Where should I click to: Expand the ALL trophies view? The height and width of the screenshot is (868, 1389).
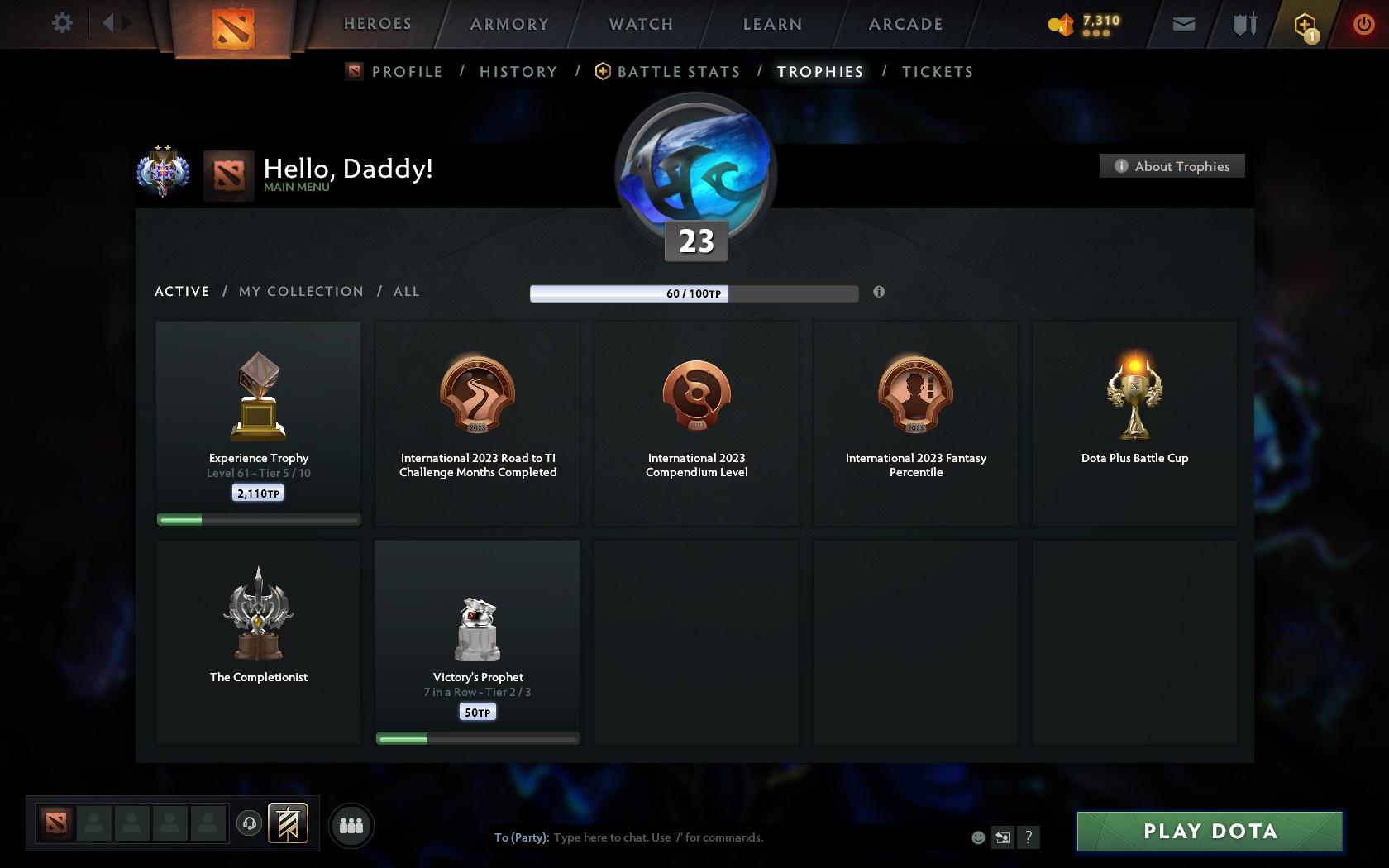pyautogui.click(x=406, y=291)
